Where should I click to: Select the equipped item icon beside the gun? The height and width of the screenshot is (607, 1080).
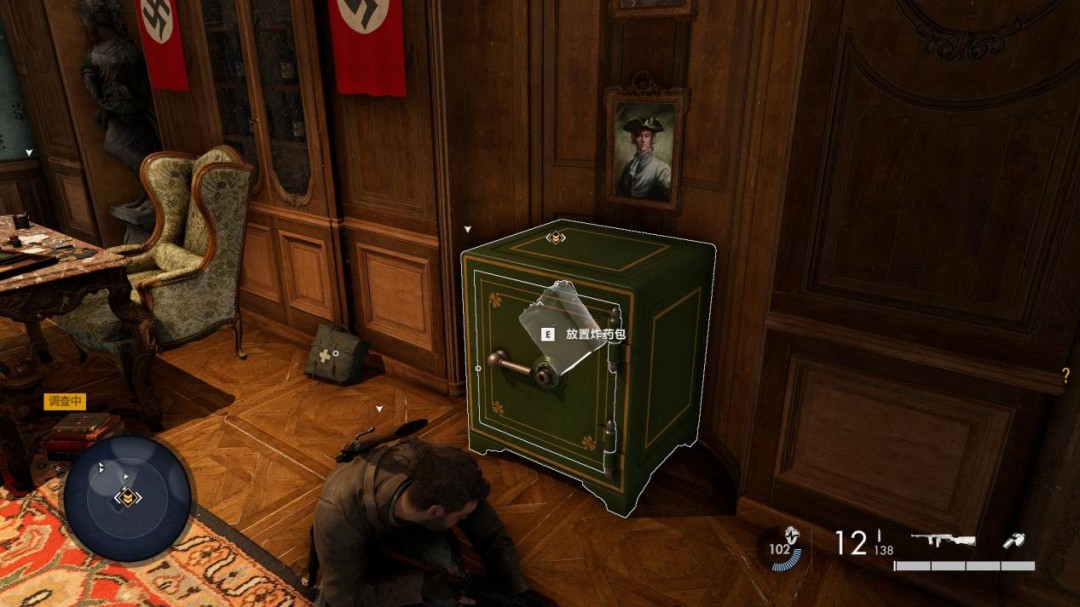(x=1013, y=541)
